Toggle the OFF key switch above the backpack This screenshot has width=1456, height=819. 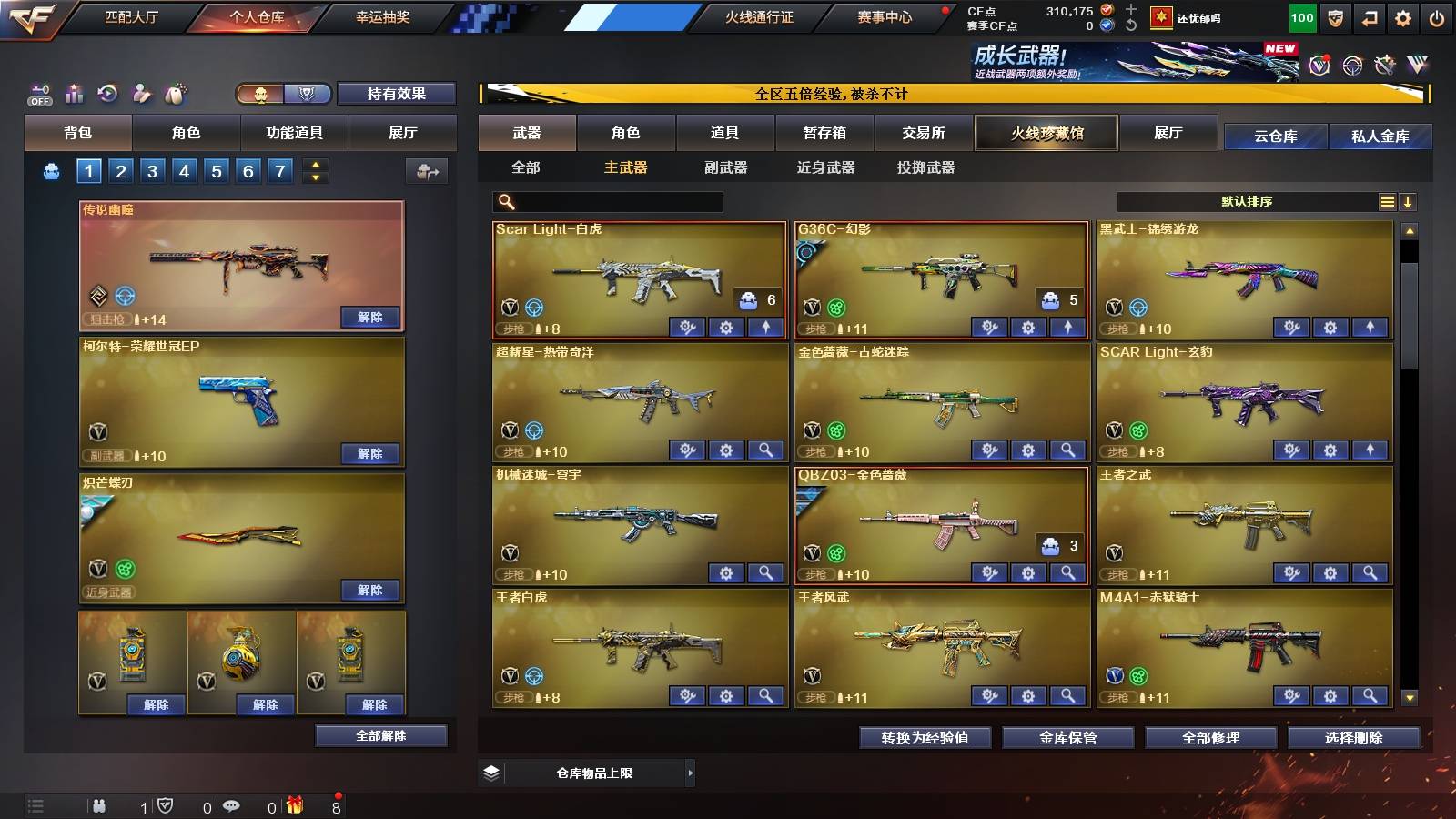(x=40, y=93)
